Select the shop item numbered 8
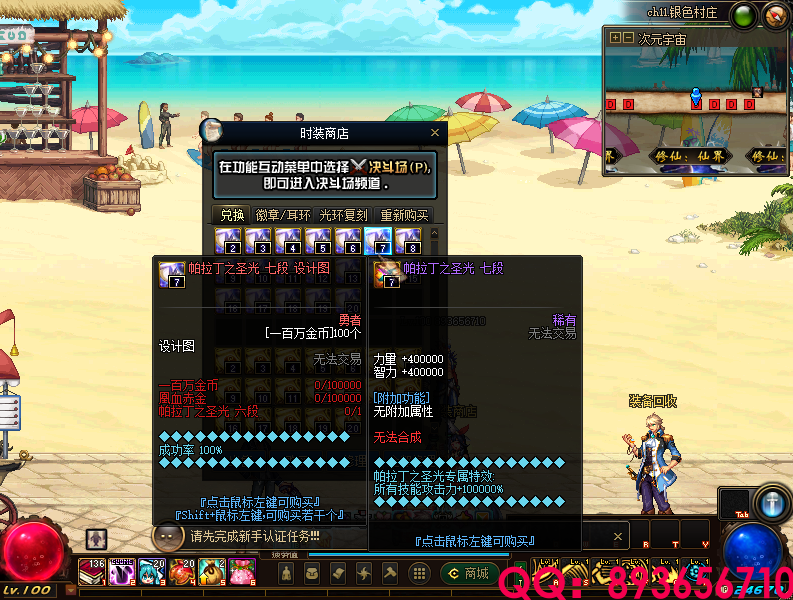Viewport: 793px width, 600px height. (x=407, y=241)
